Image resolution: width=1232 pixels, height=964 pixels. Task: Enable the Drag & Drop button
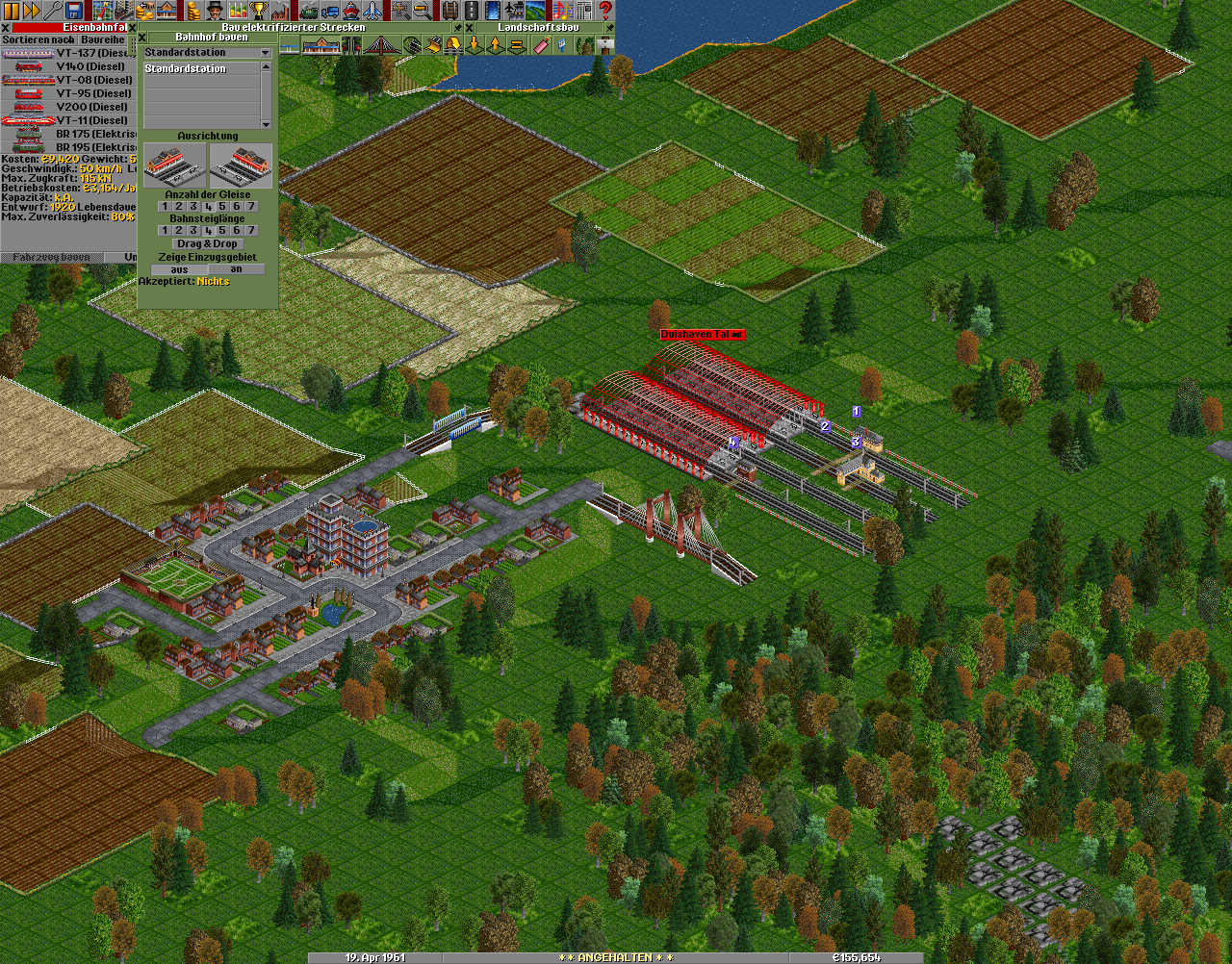(x=207, y=244)
